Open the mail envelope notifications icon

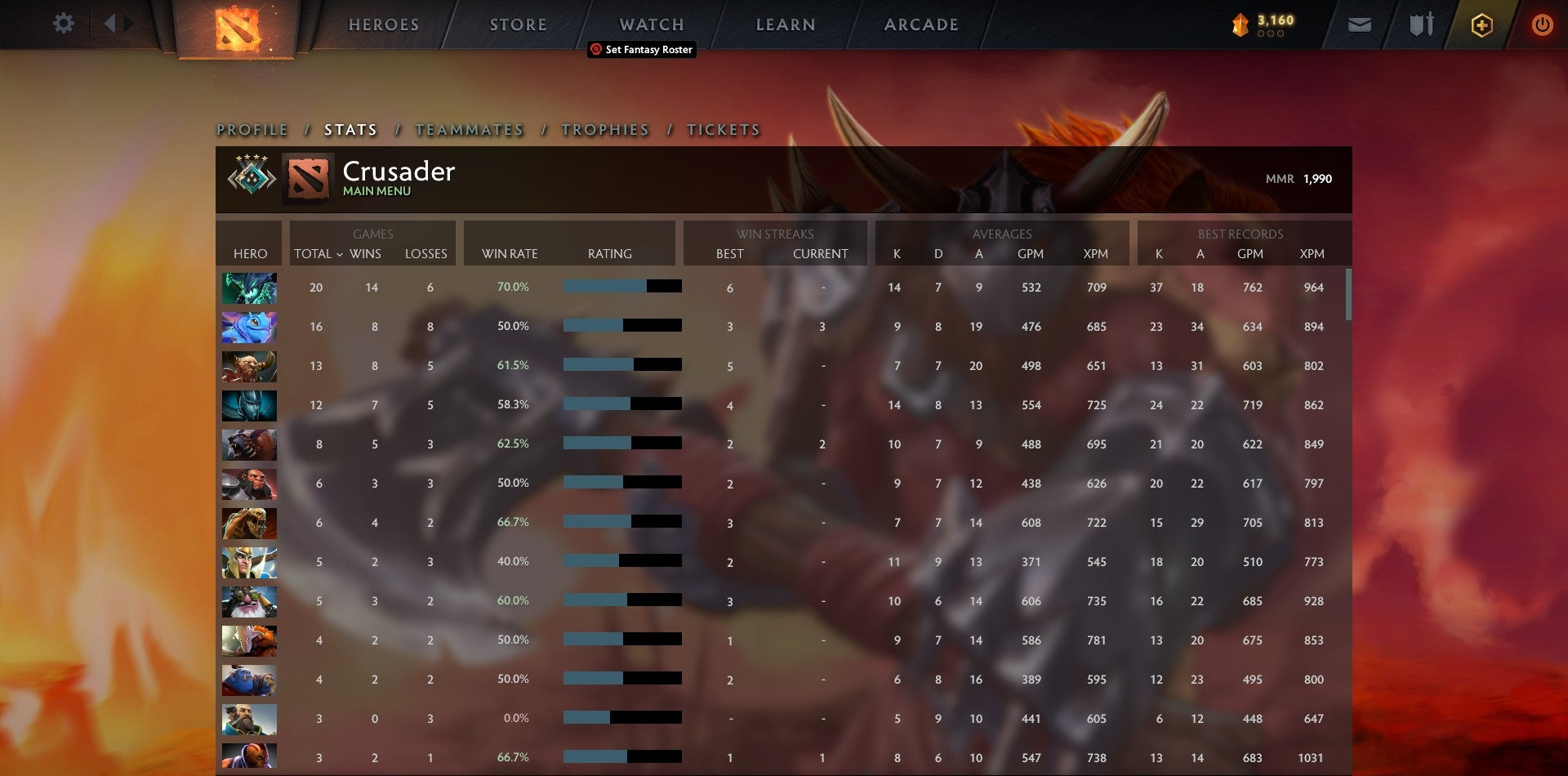pos(1361,25)
